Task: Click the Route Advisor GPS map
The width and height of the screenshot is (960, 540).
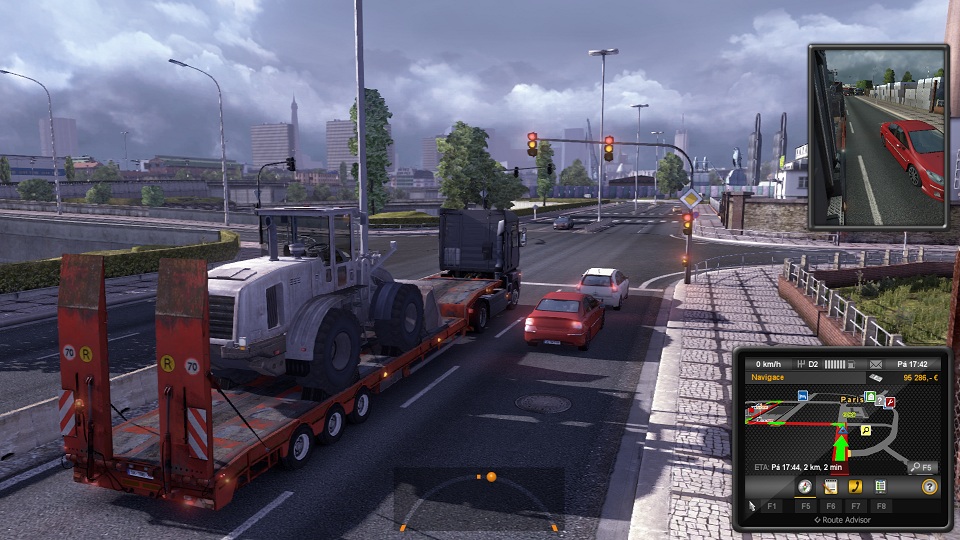Action: pos(842,428)
